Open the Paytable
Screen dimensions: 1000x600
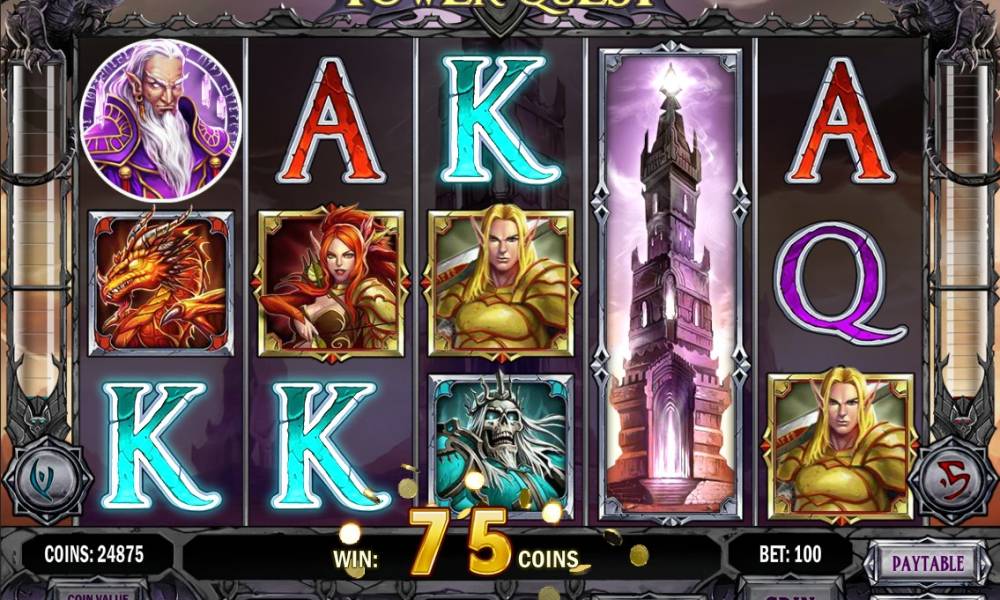tap(927, 563)
